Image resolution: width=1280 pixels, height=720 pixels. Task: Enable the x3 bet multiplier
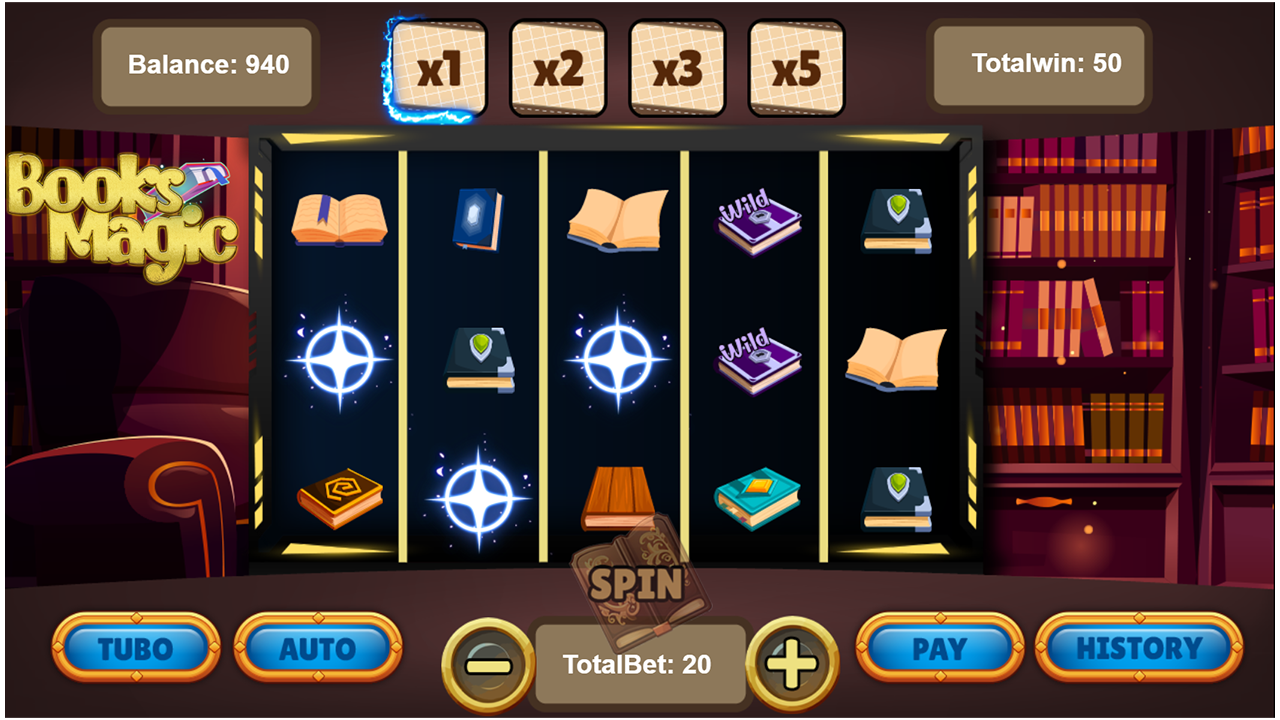click(x=676, y=65)
